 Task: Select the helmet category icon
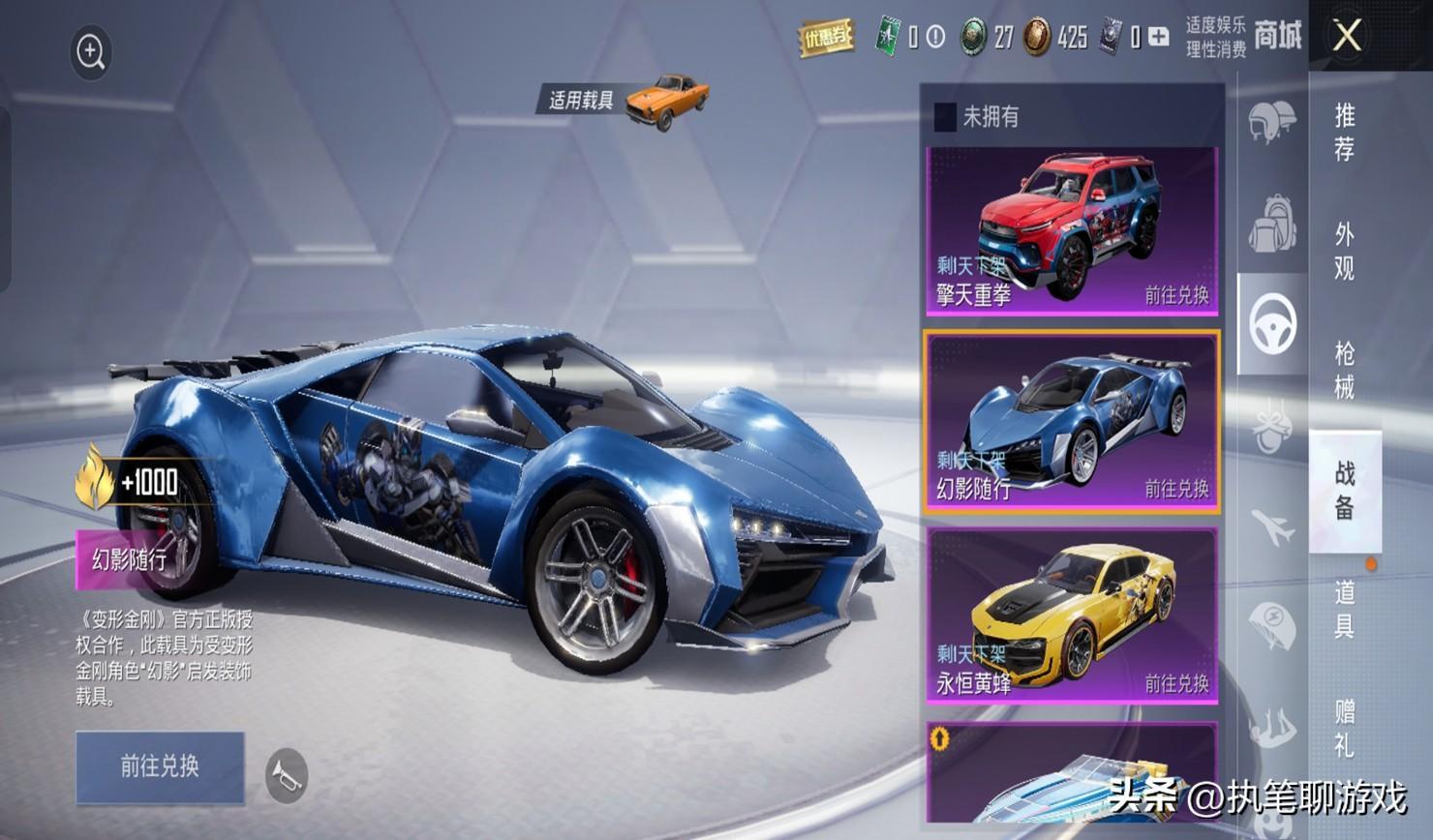pyautogui.click(x=1271, y=122)
